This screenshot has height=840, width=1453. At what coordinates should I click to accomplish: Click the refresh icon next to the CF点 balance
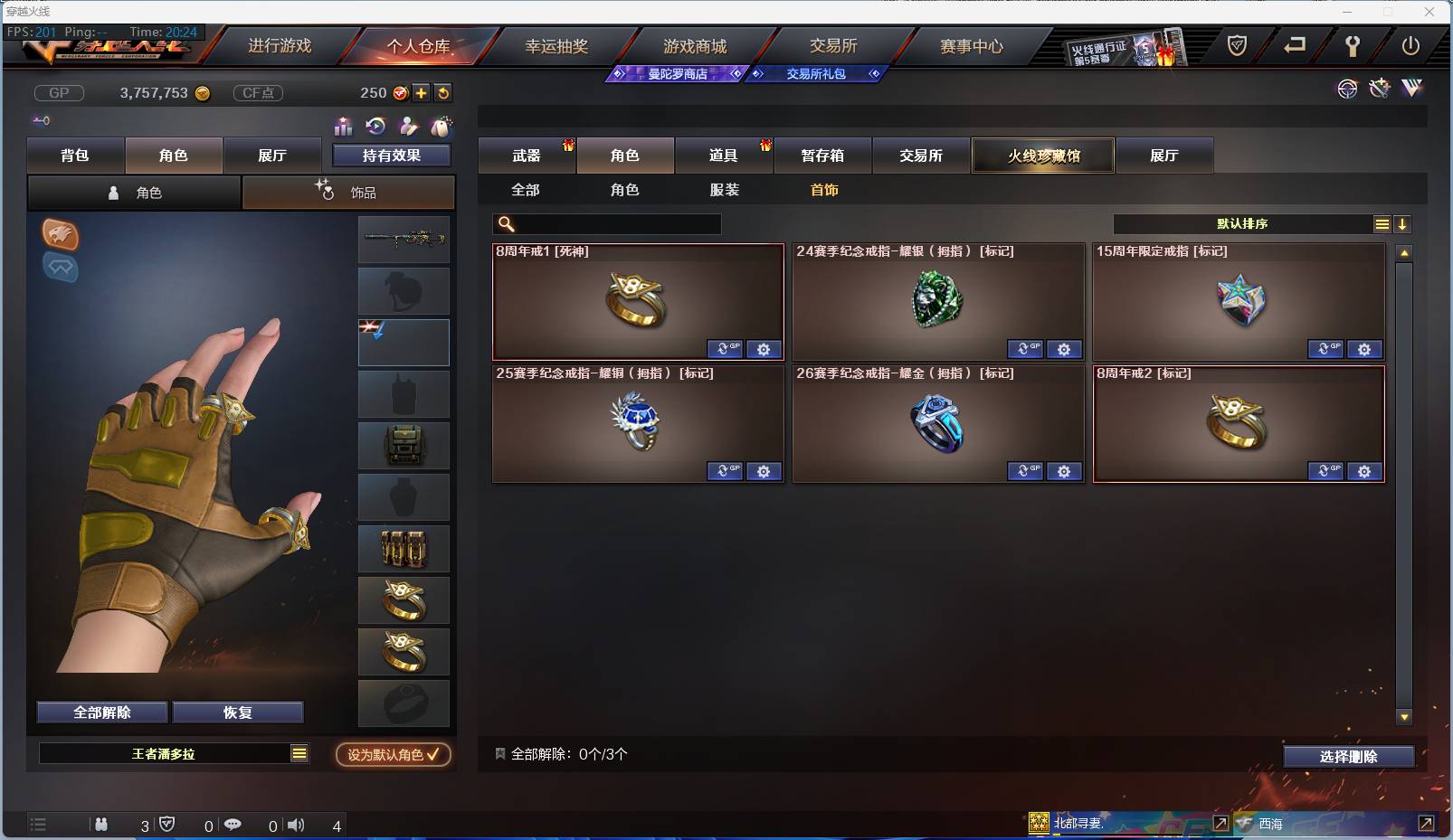(442, 92)
